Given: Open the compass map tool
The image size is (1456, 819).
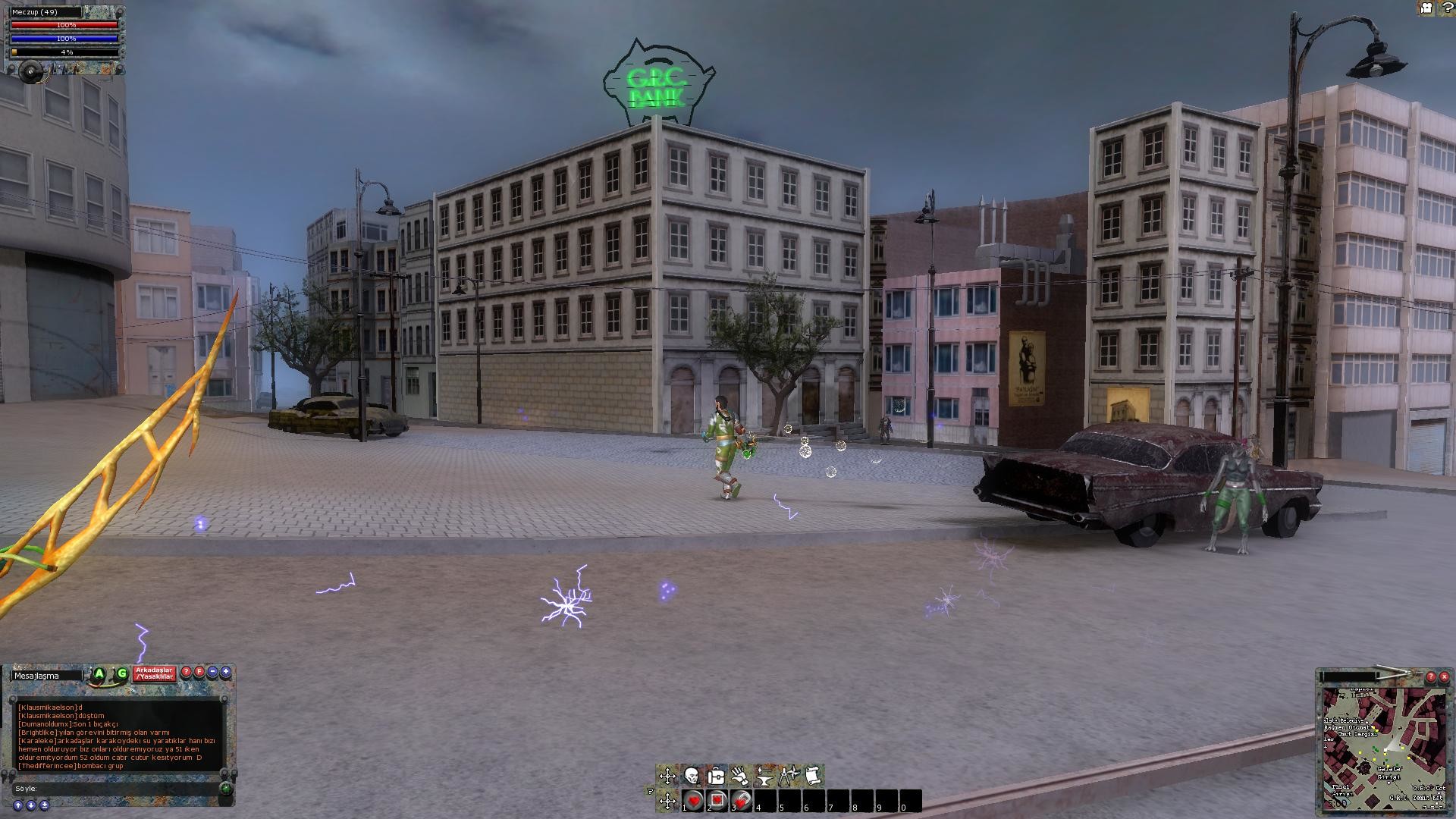Looking at the screenshot, I should click(x=789, y=775).
